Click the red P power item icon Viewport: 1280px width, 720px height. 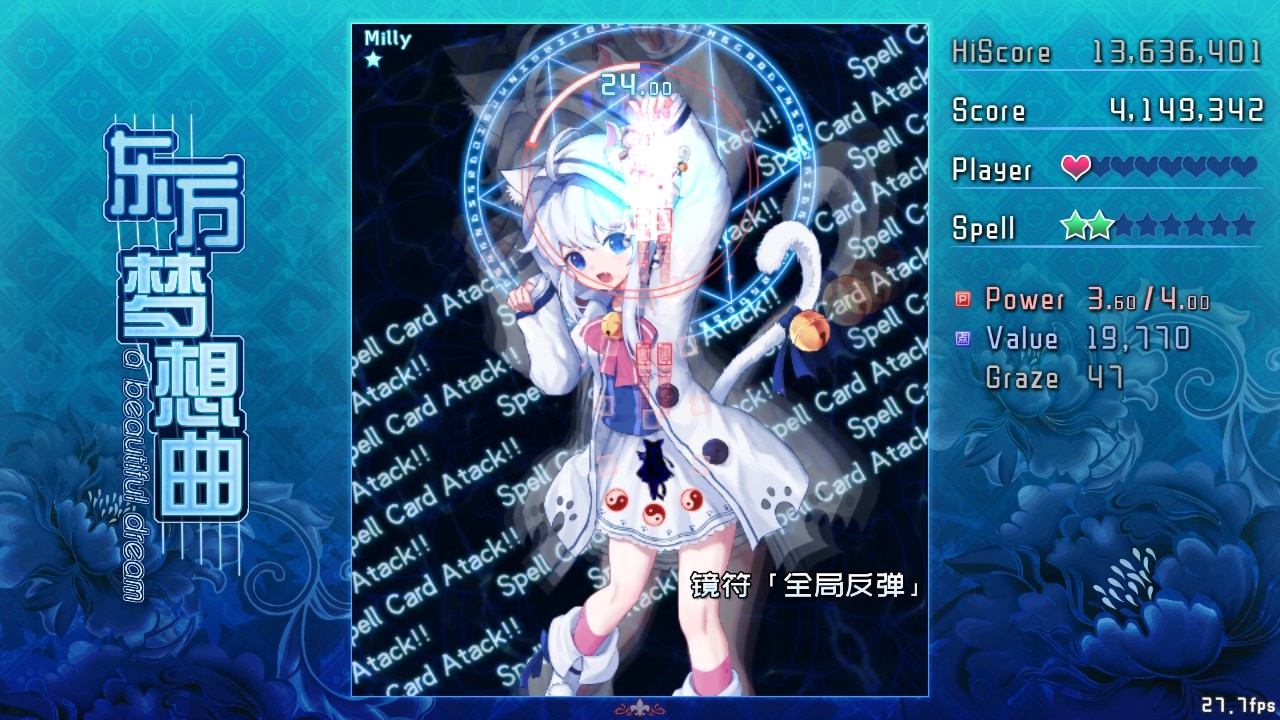click(963, 300)
